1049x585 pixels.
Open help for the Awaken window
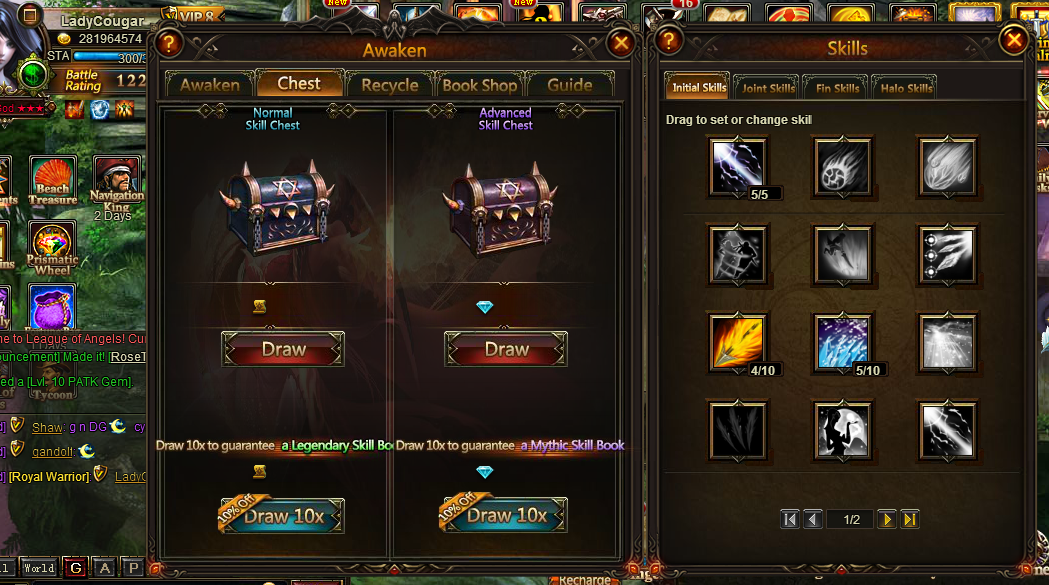point(169,43)
